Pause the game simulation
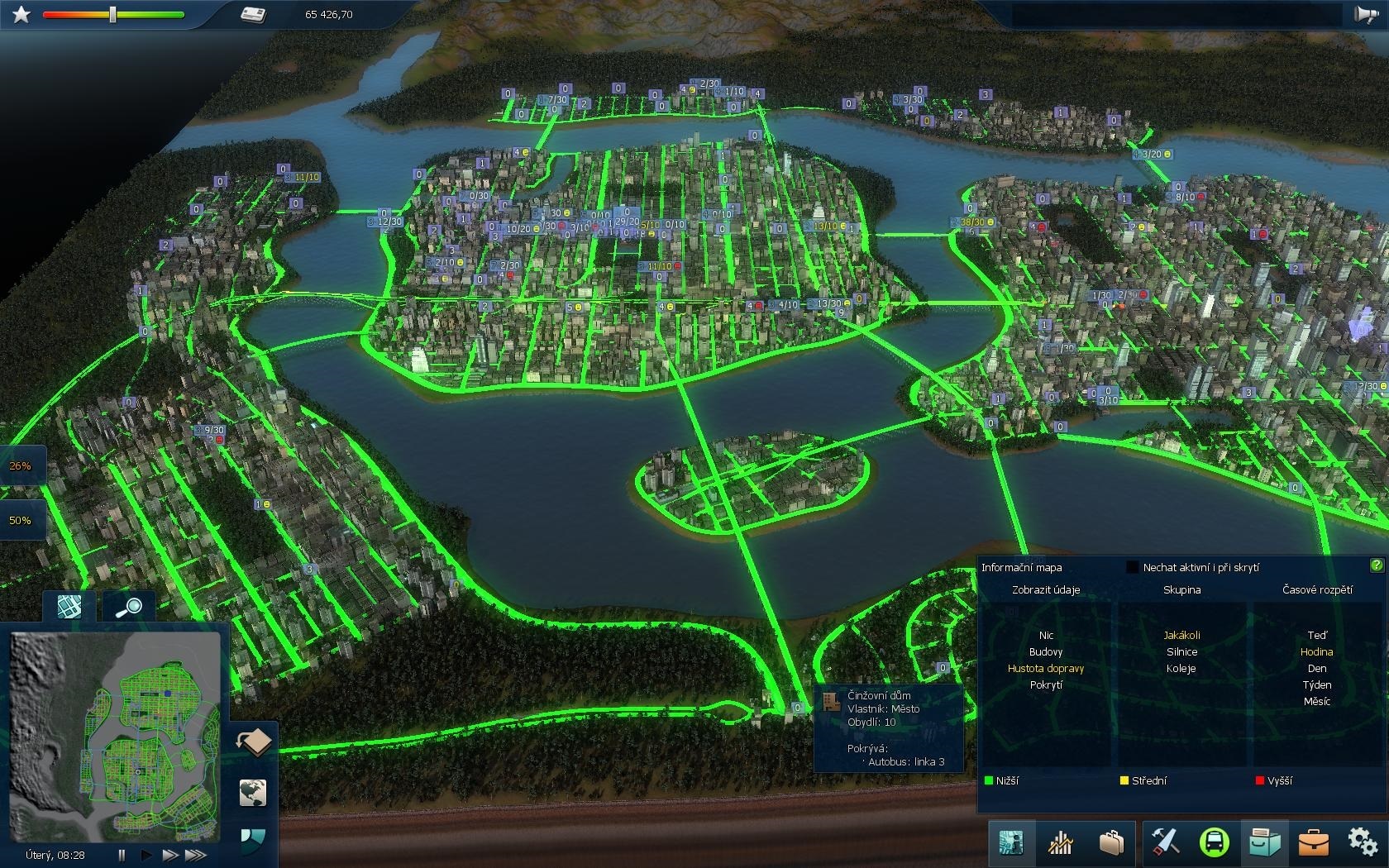The width and height of the screenshot is (1389, 868). point(122,855)
